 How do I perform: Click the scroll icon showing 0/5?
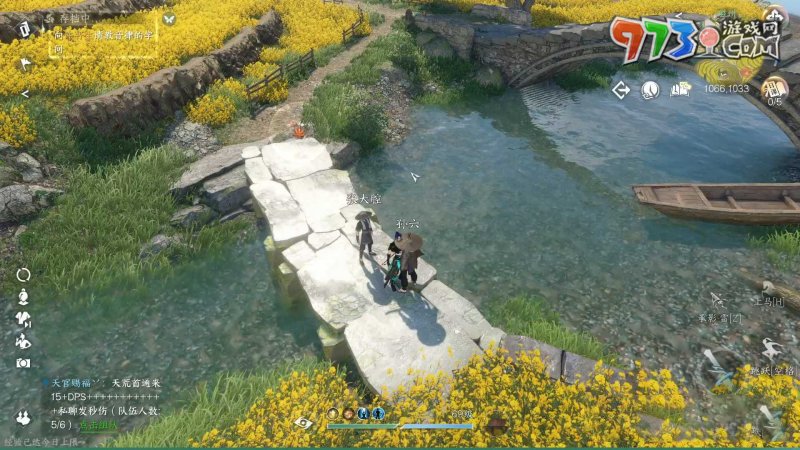point(775,89)
